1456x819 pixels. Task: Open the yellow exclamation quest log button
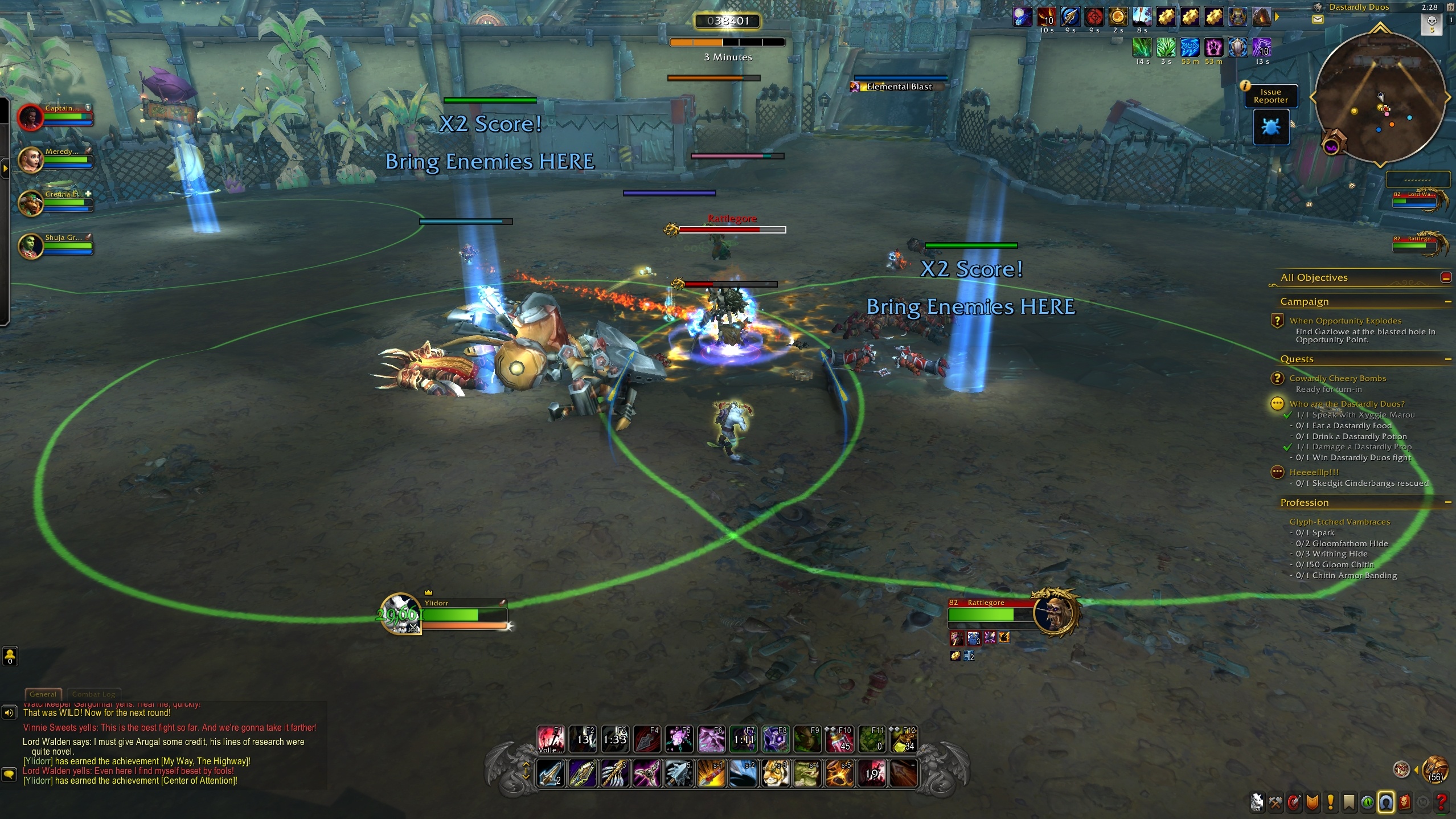[1331, 802]
